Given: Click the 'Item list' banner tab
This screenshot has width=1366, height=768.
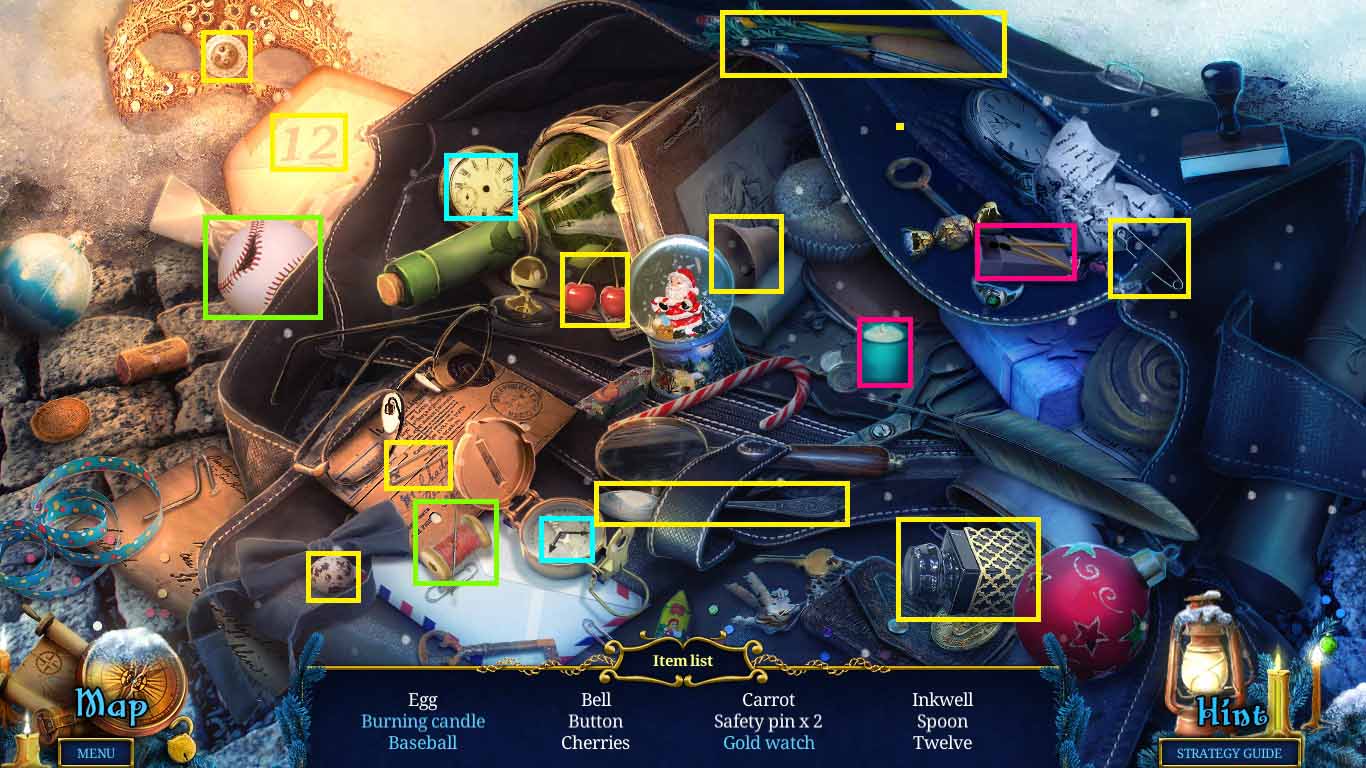Looking at the screenshot, I should 683,660.
